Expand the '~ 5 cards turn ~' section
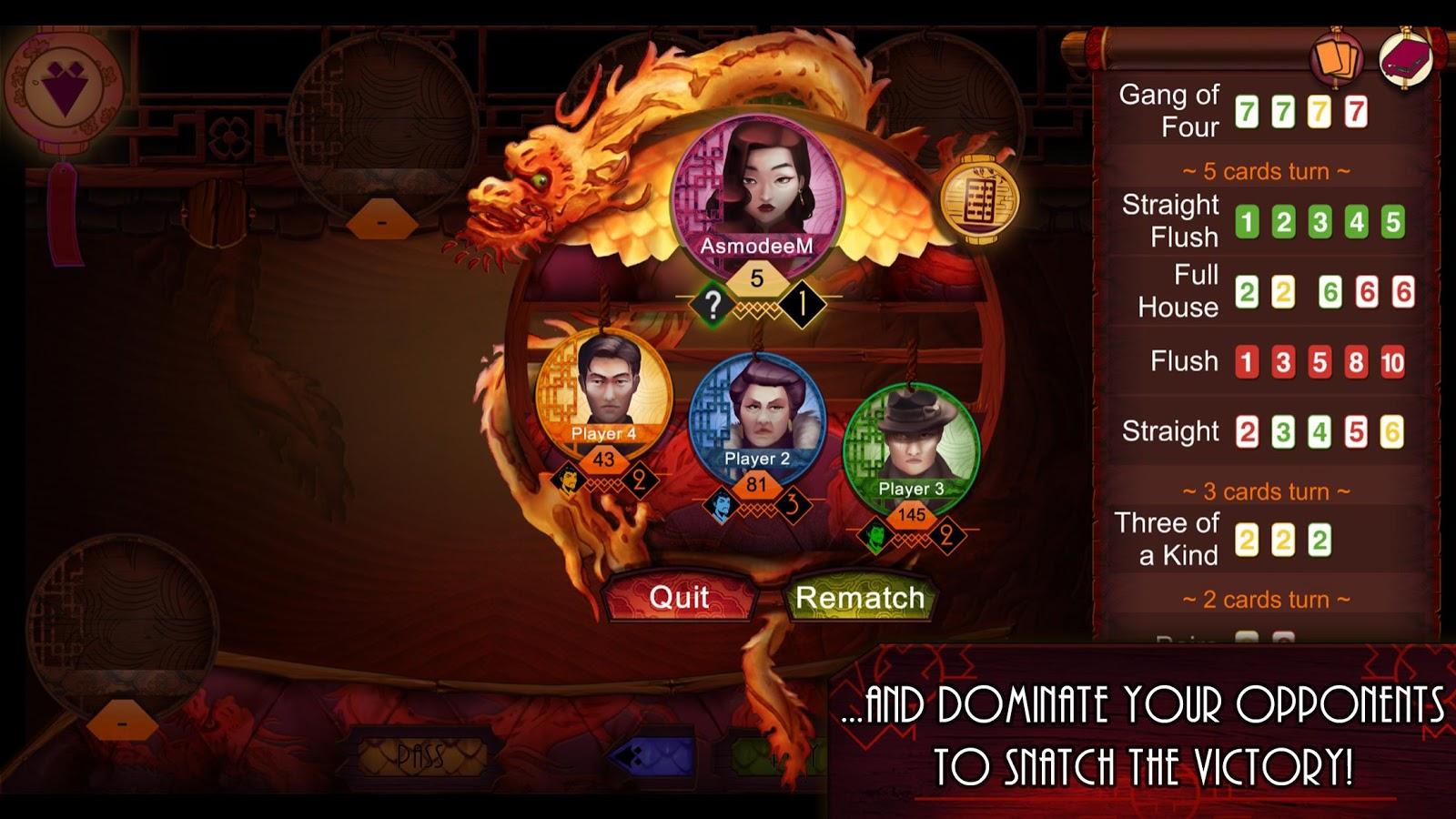 1265,170
